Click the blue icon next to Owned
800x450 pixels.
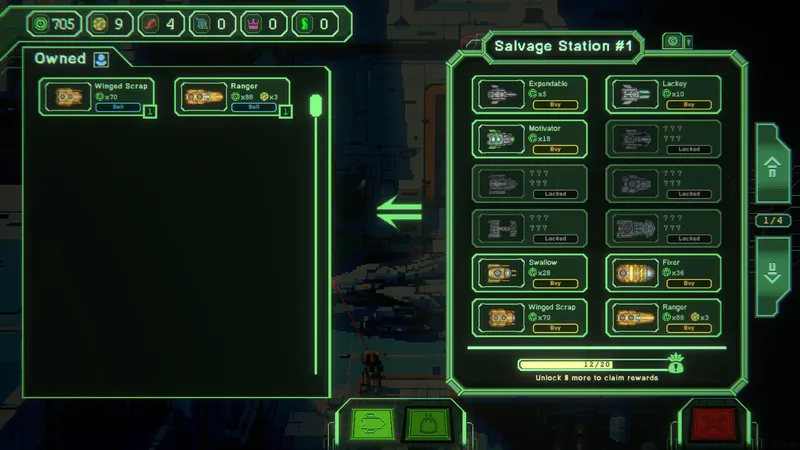101,58
